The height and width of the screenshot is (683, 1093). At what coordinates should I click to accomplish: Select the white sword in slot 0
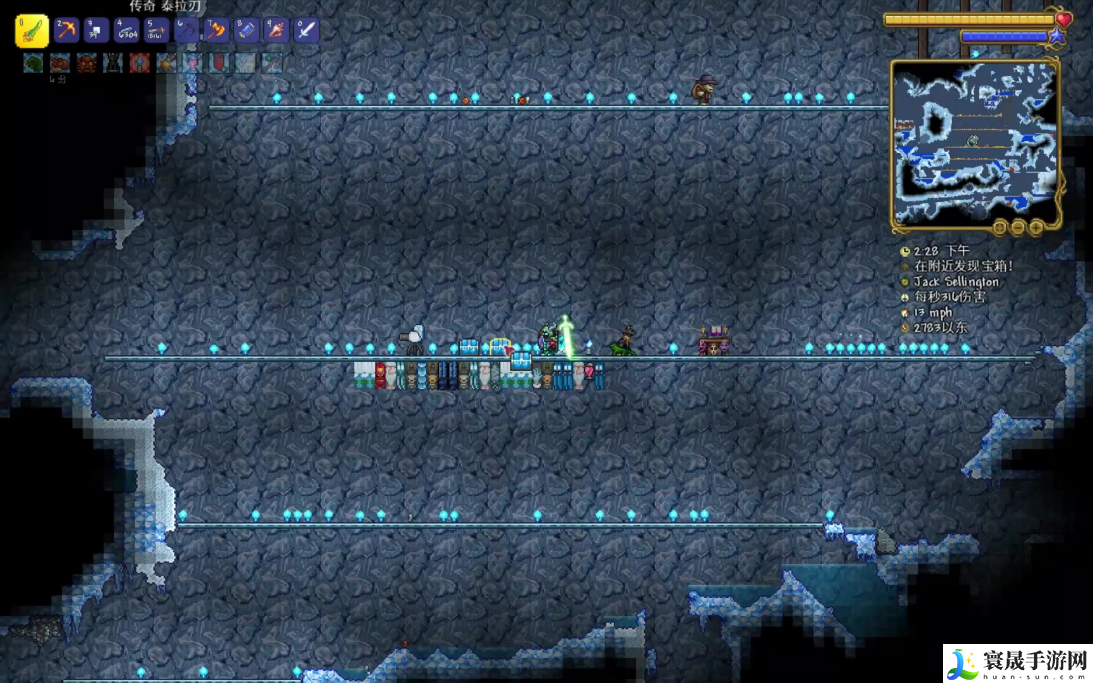[306, 30]
